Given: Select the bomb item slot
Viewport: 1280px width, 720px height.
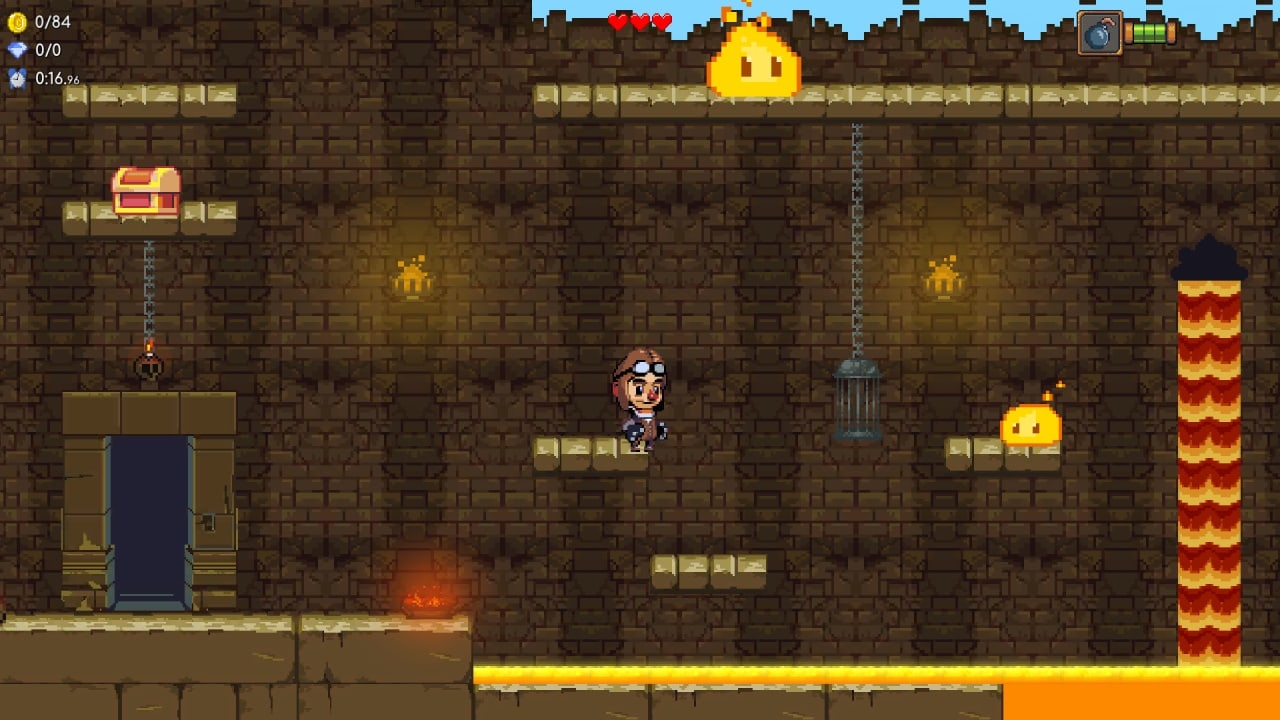Looking at the screenshot, I should 1099,33.
